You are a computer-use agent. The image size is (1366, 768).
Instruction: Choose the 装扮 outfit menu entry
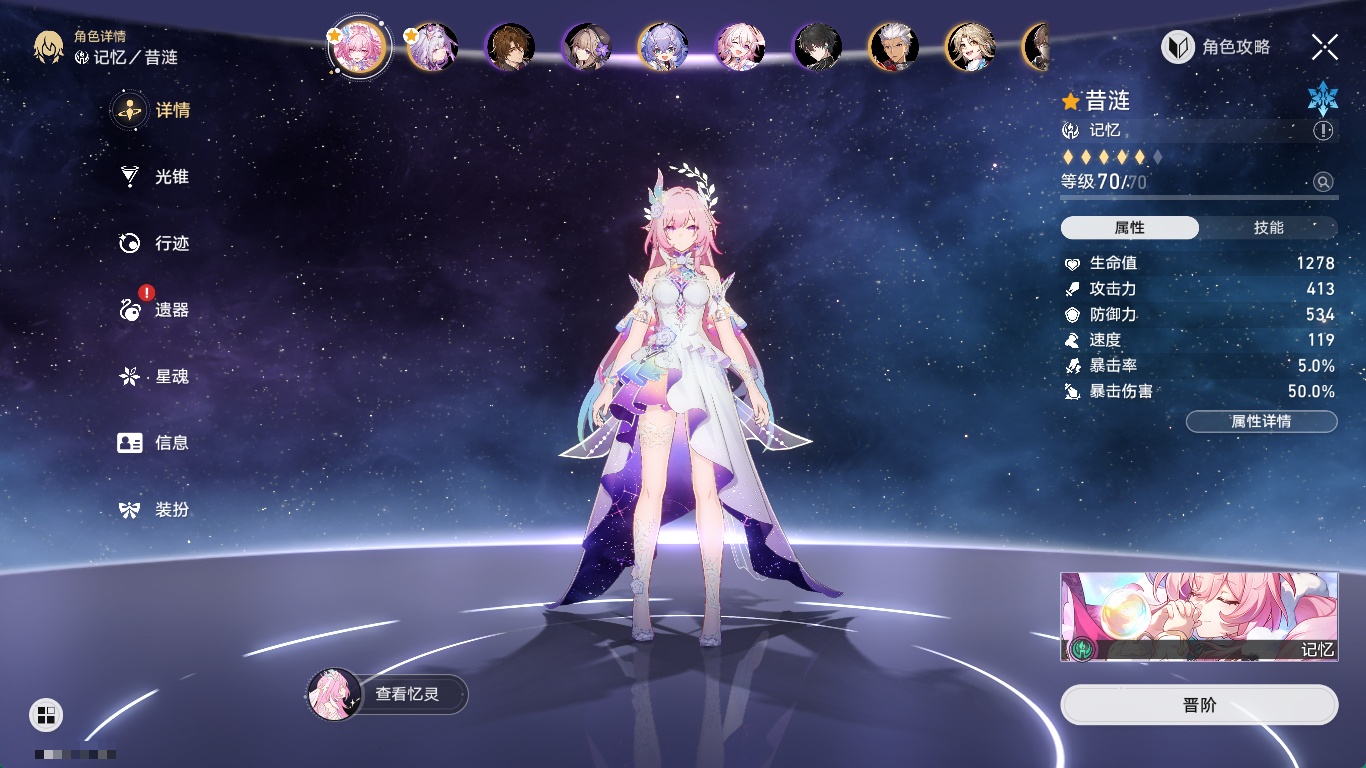click(153, 510)
